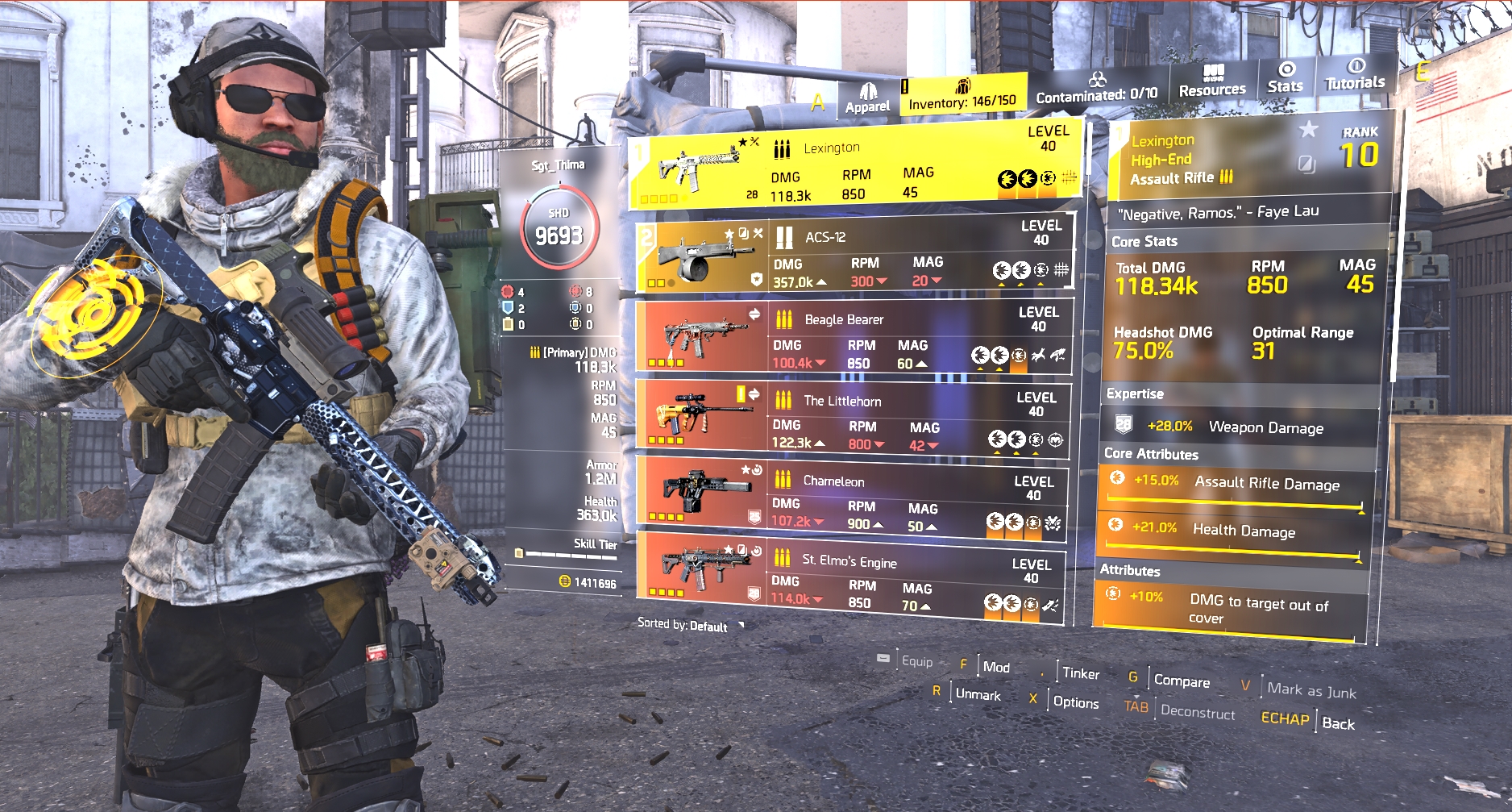Viewport: 1512px width, 812px height.
Task: Switch to the Apparel tab
Action: coord(867,98)
